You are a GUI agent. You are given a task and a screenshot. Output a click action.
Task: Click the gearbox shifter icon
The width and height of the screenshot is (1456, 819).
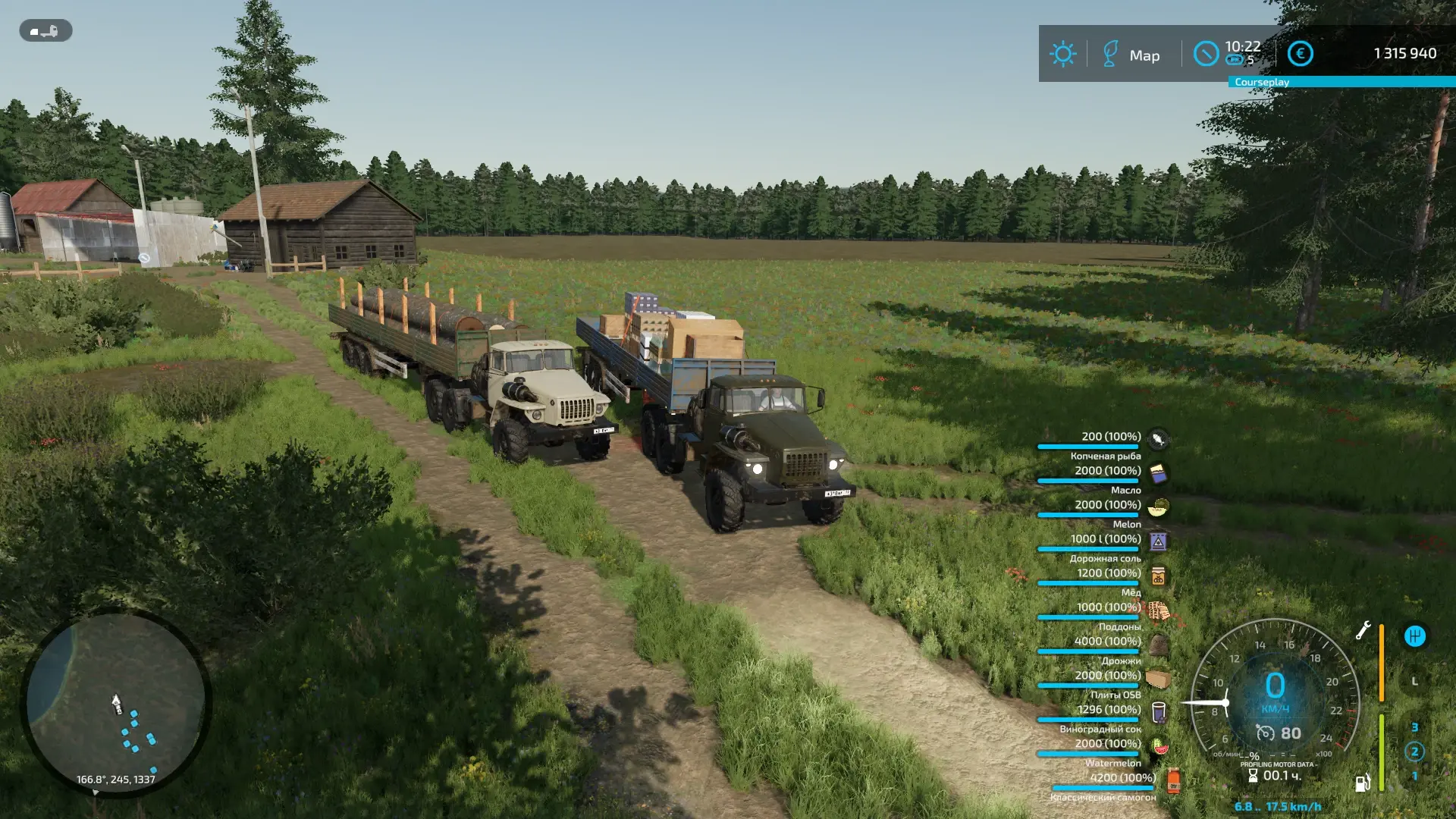[x=1414, y=636]
